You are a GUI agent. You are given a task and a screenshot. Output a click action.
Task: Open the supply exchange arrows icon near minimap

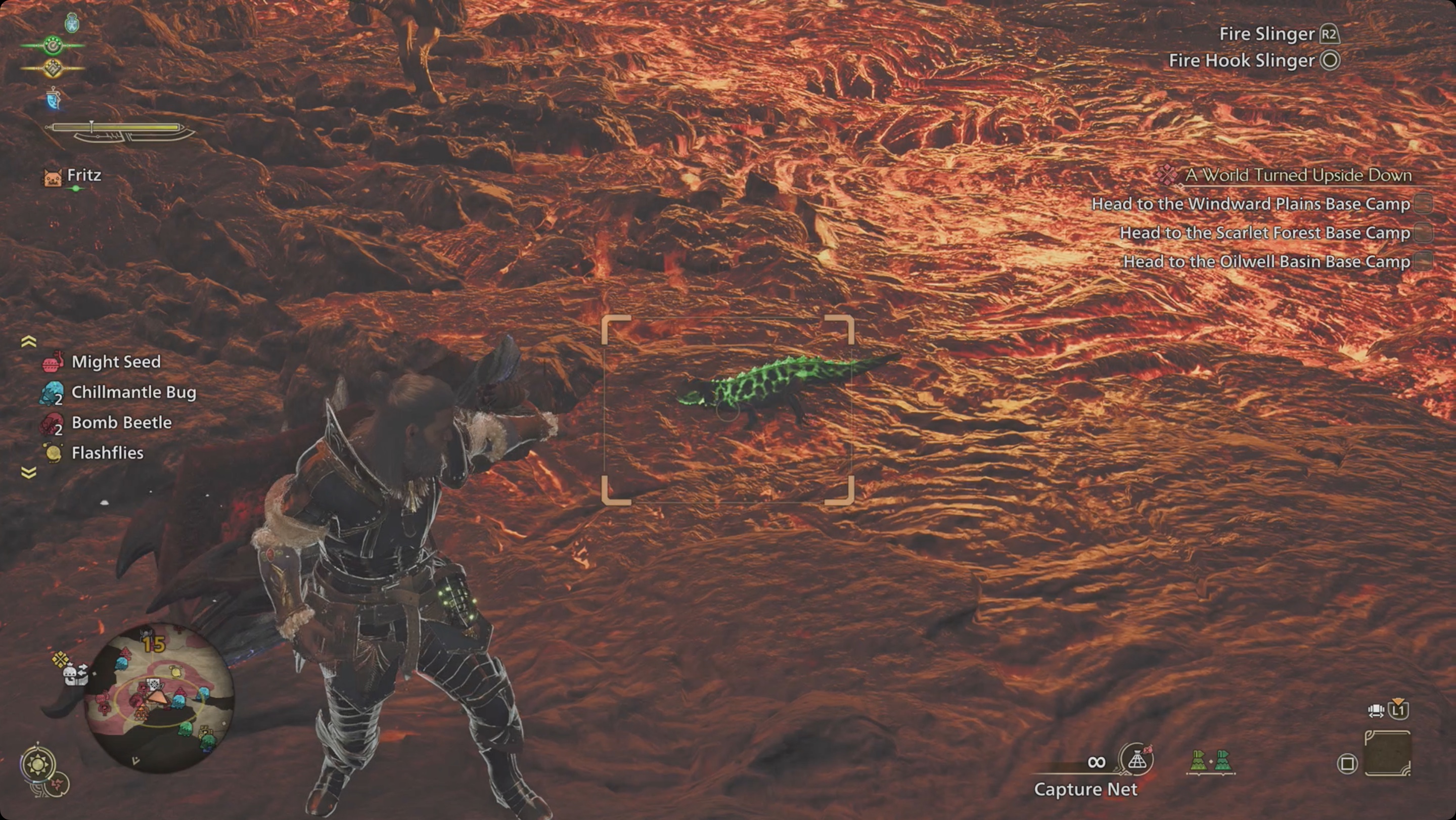click(82, 670)
